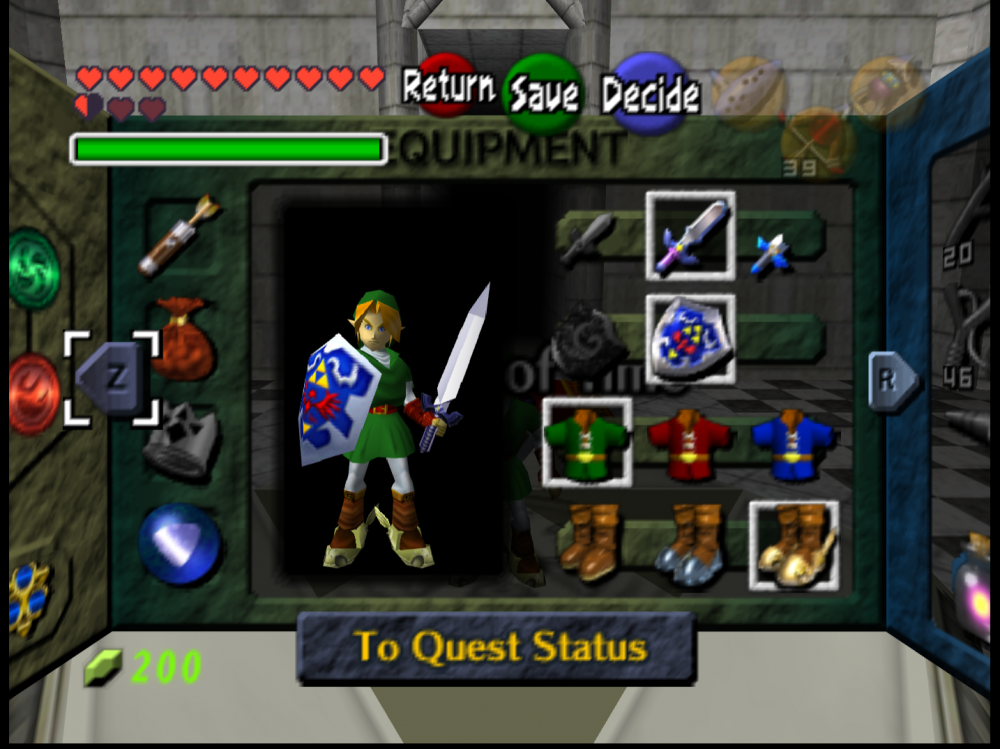Select the dimmed Kokiri Sword slot

click(587, 239)
